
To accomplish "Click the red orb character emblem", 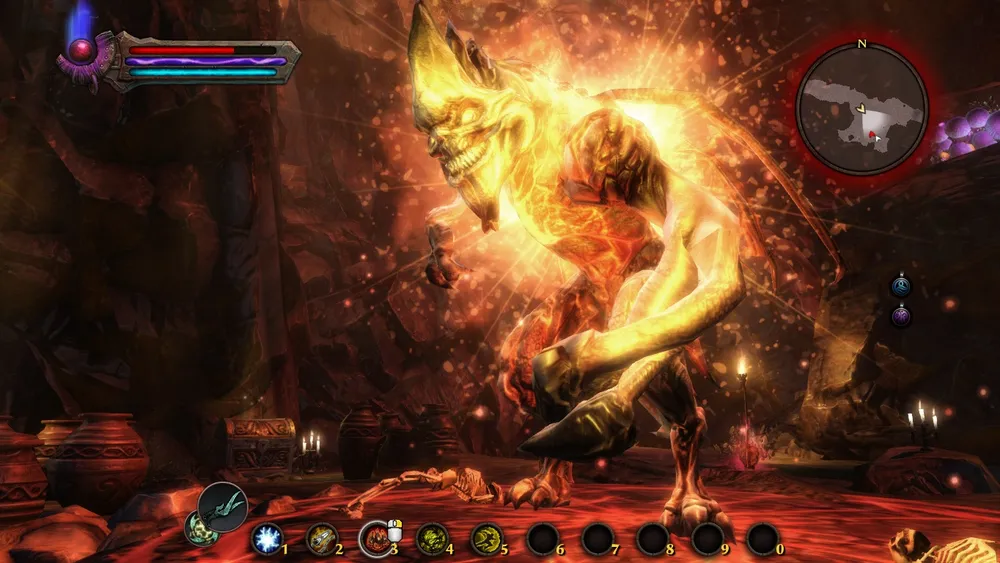I will point(80,49).
